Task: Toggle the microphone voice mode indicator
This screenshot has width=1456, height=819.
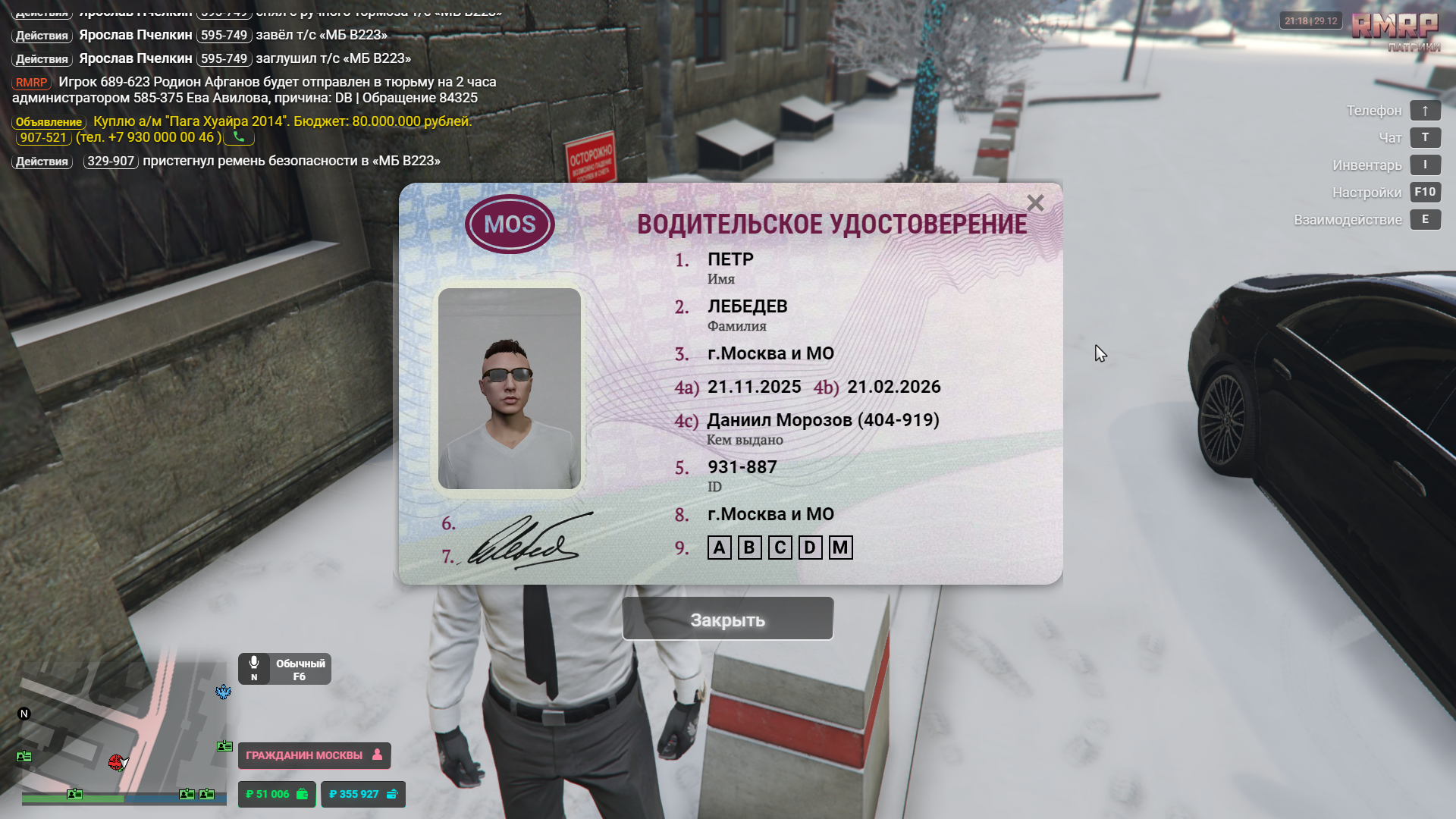Action: (284, 669)
